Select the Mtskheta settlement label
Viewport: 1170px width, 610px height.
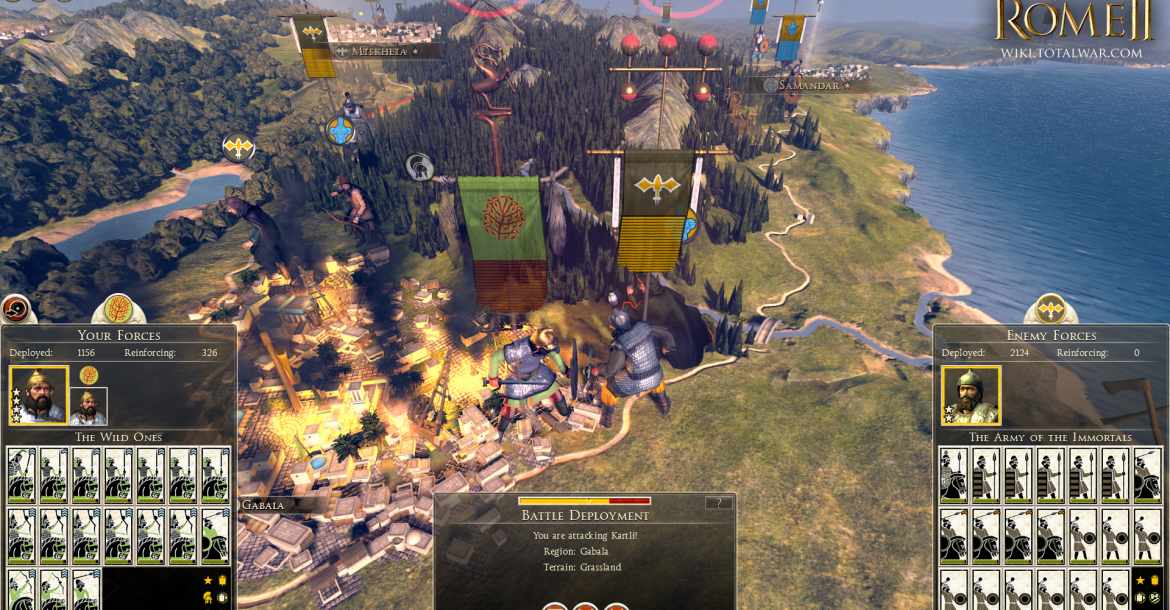pos(379,51)
